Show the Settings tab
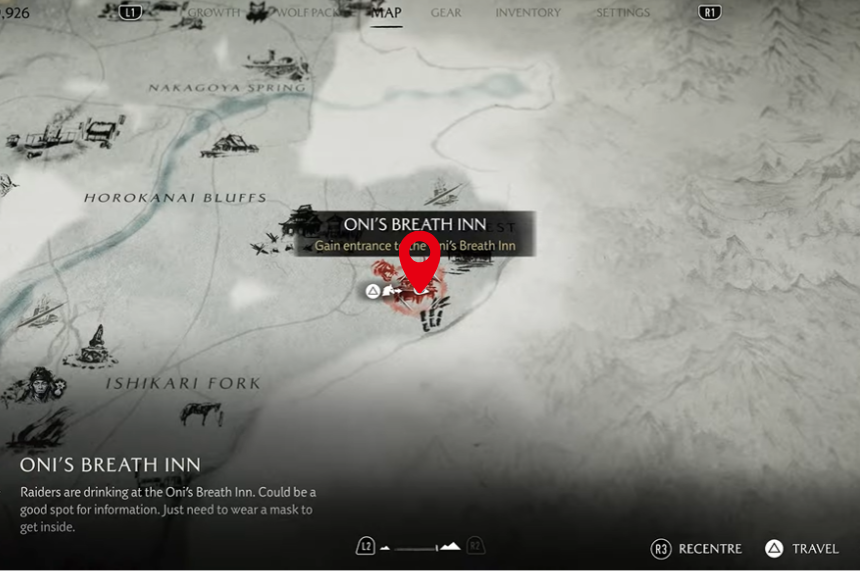The width and height of the screenshot is (860, 573). 622,13
